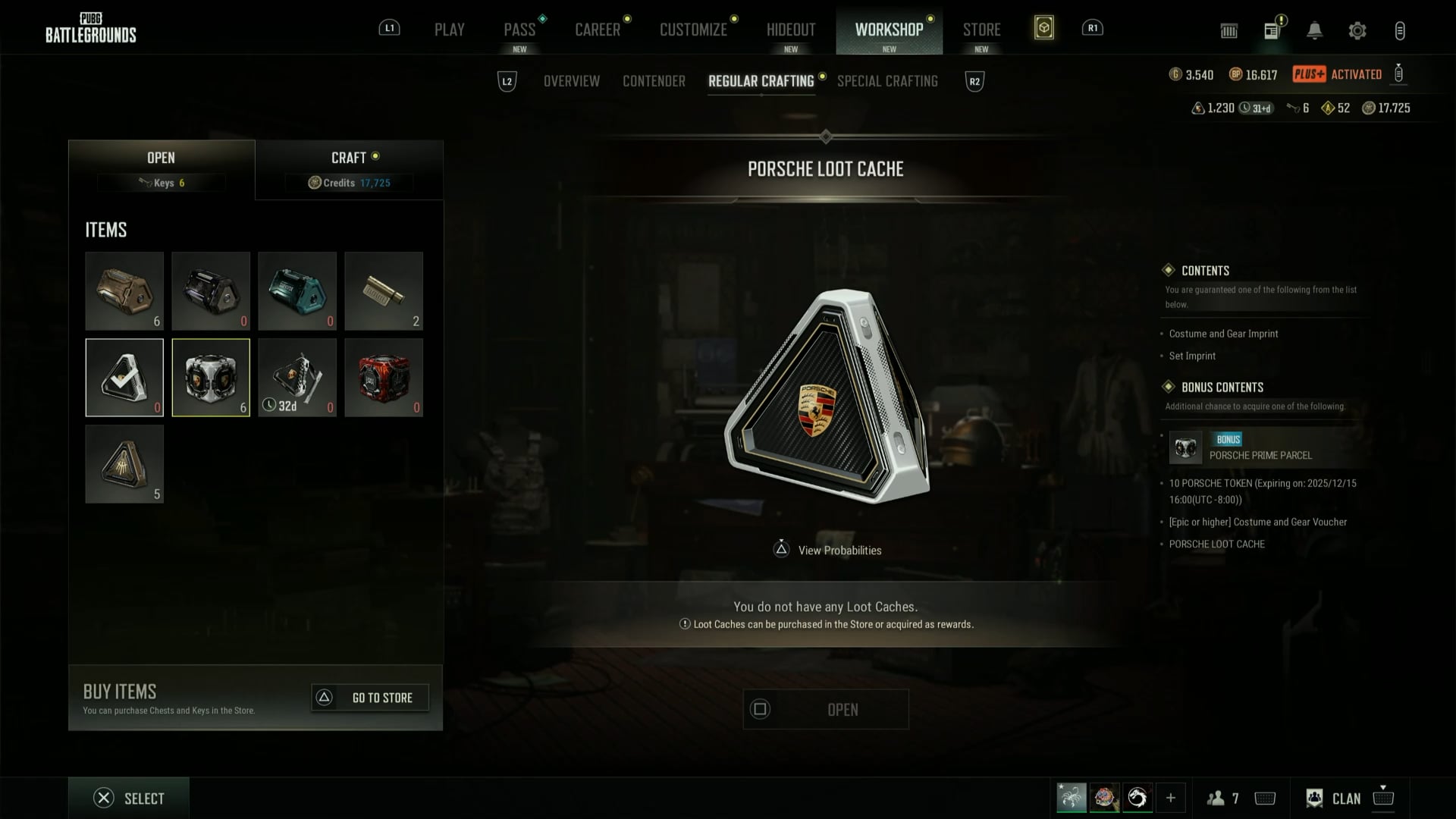Go to the PASS section

point(519,30)
